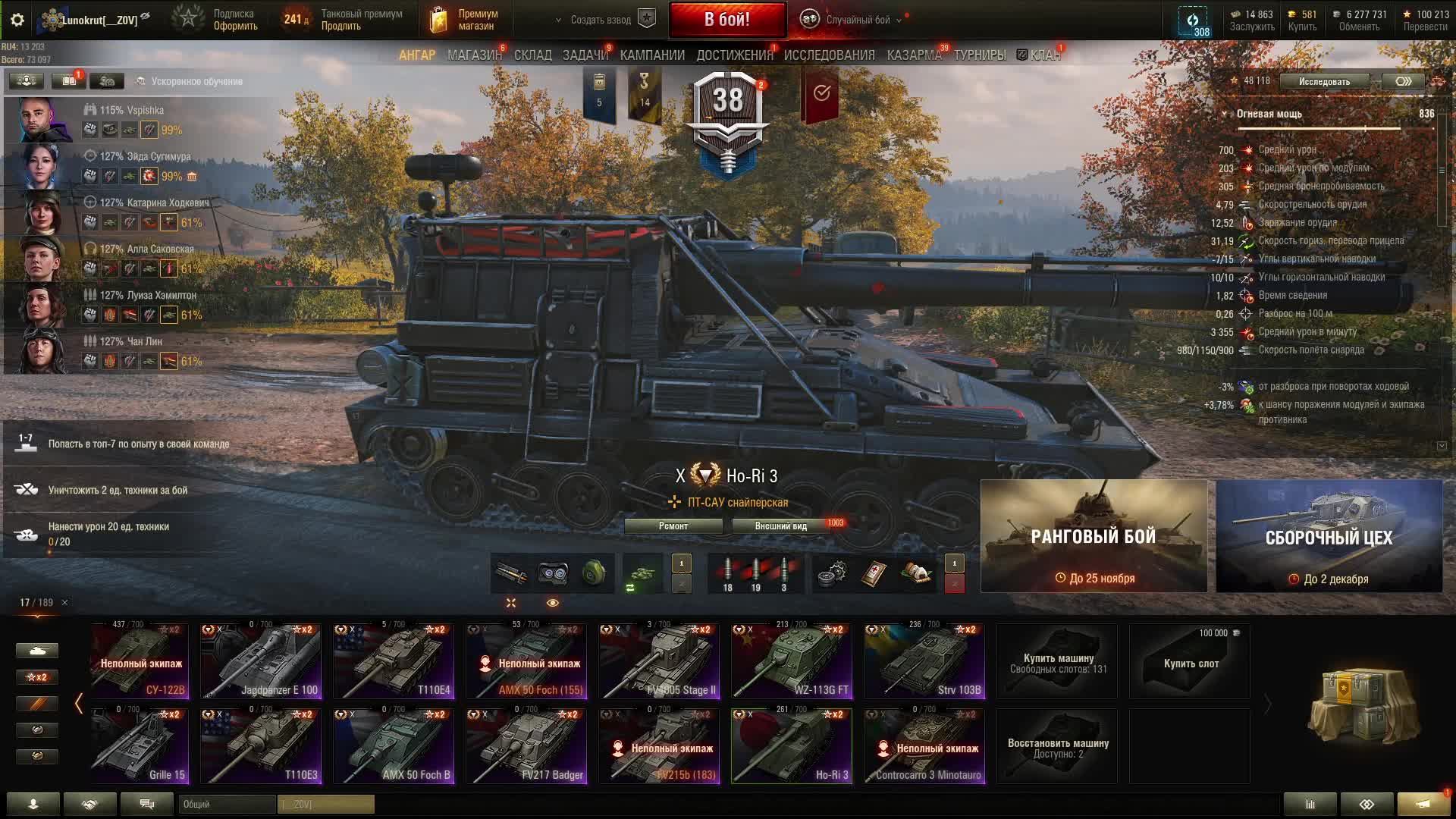Select the Jagdpanzer E 100 tank
The image size is (1456, 819).
click(260, 661)
